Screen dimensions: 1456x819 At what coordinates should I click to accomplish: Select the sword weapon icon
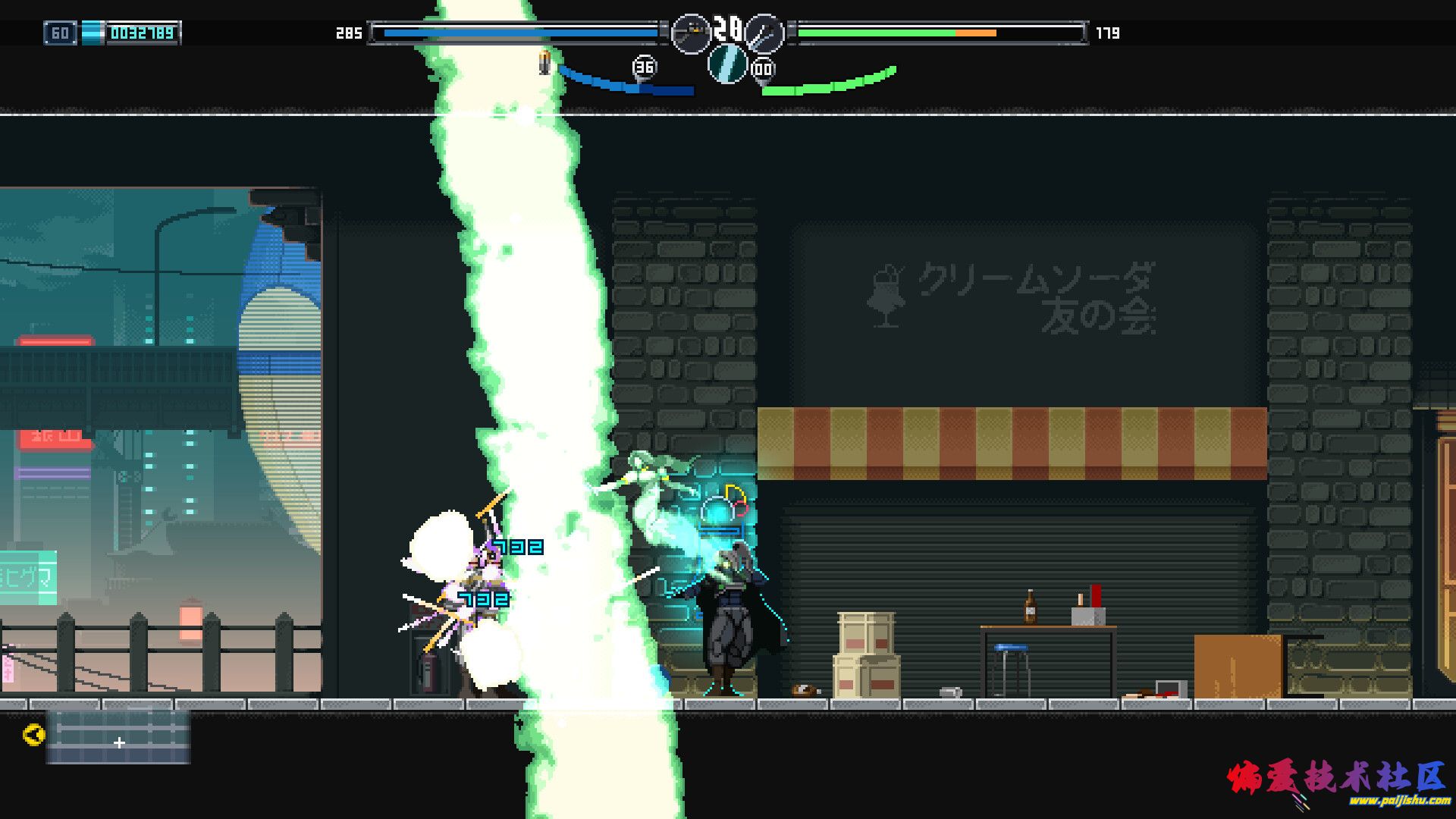764,33
